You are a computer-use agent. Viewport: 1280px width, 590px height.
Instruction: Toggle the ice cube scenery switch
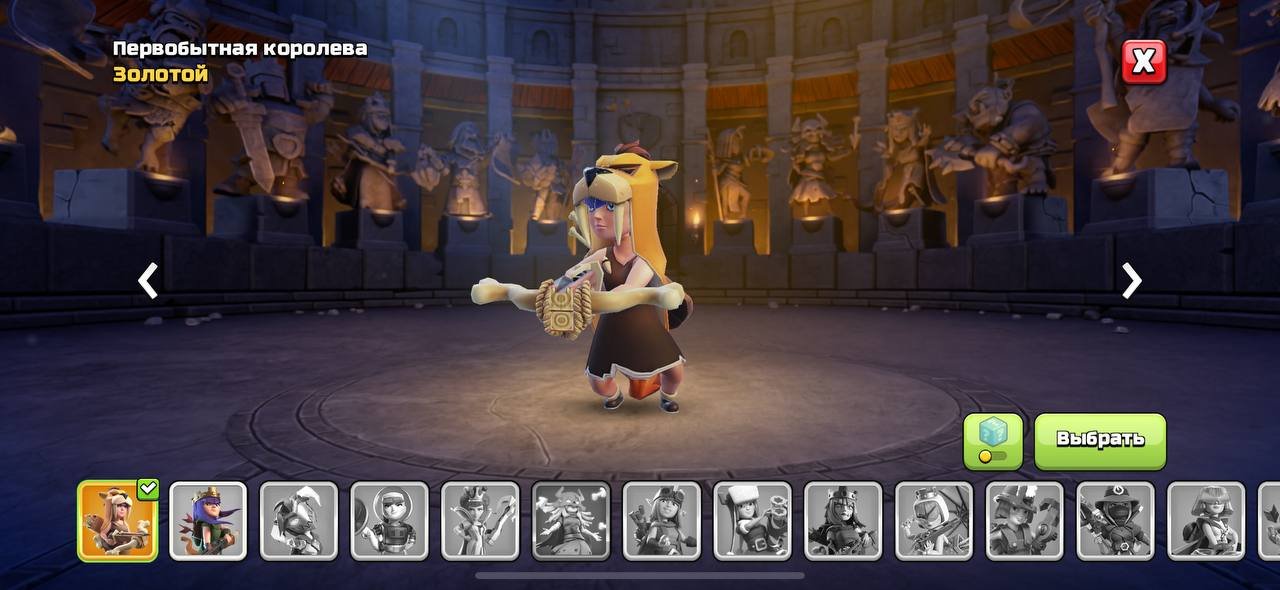[x=993, y=441]
